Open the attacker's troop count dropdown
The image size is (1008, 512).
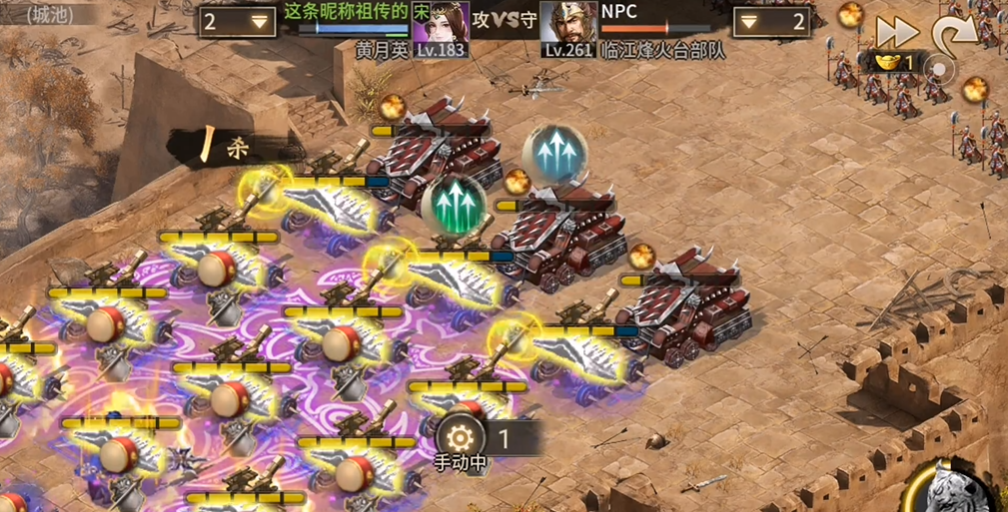[x=236, y=22]
